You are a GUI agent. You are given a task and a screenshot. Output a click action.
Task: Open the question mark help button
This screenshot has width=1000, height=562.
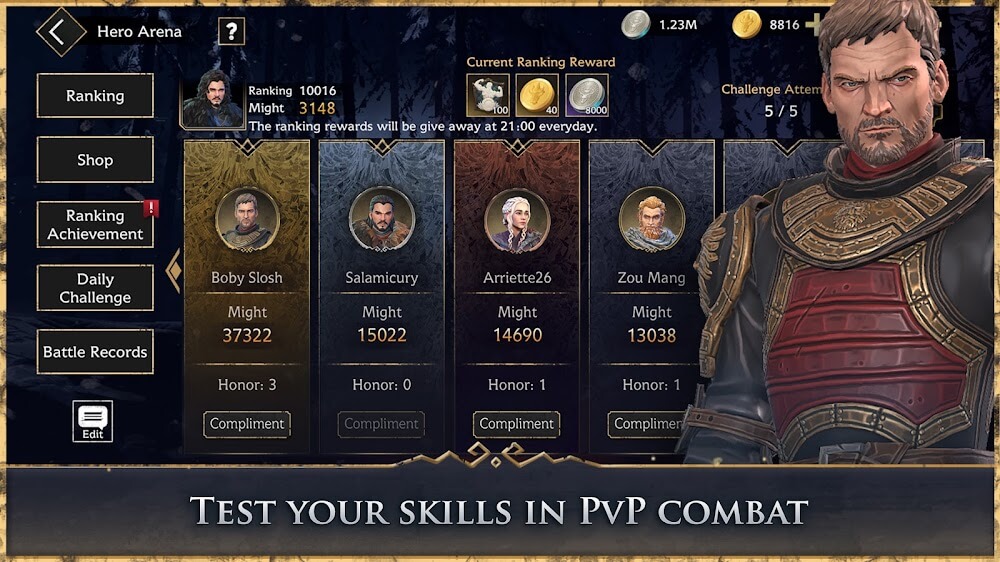pyautogui.click(x=231, y=32)
